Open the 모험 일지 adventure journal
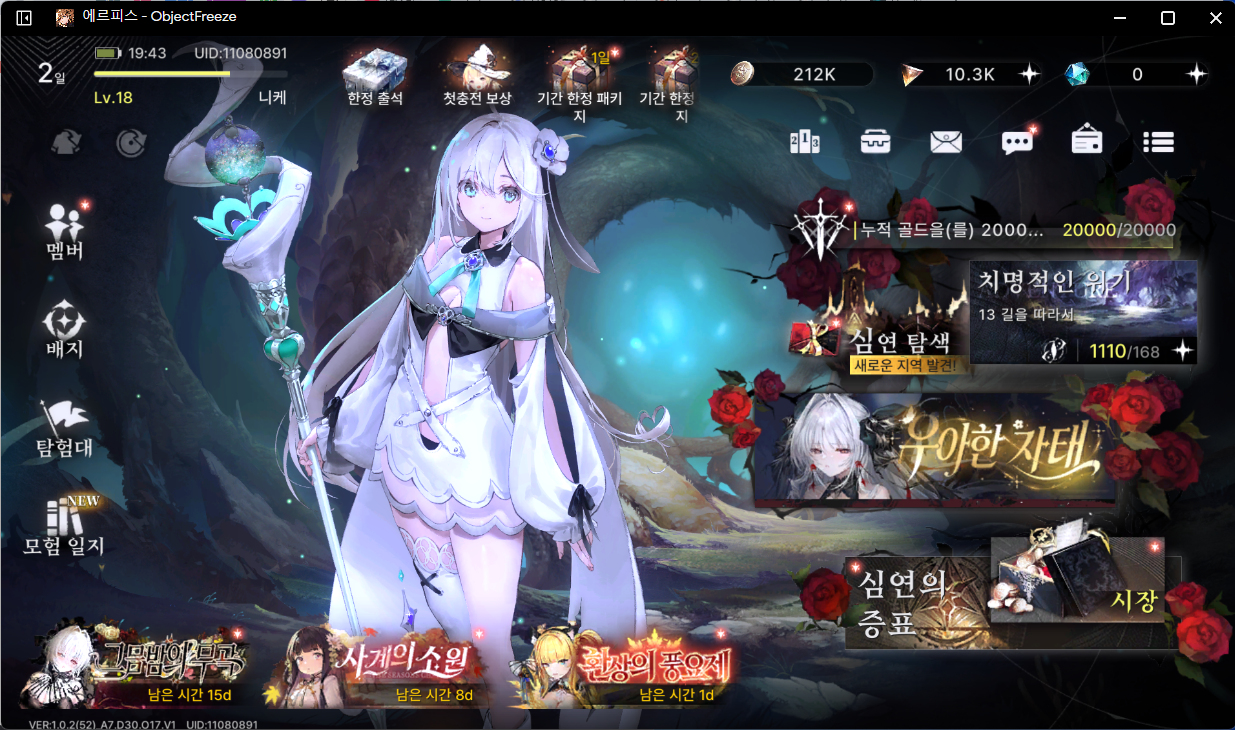This screenshot has width=1235, height=730. point(64,525)
